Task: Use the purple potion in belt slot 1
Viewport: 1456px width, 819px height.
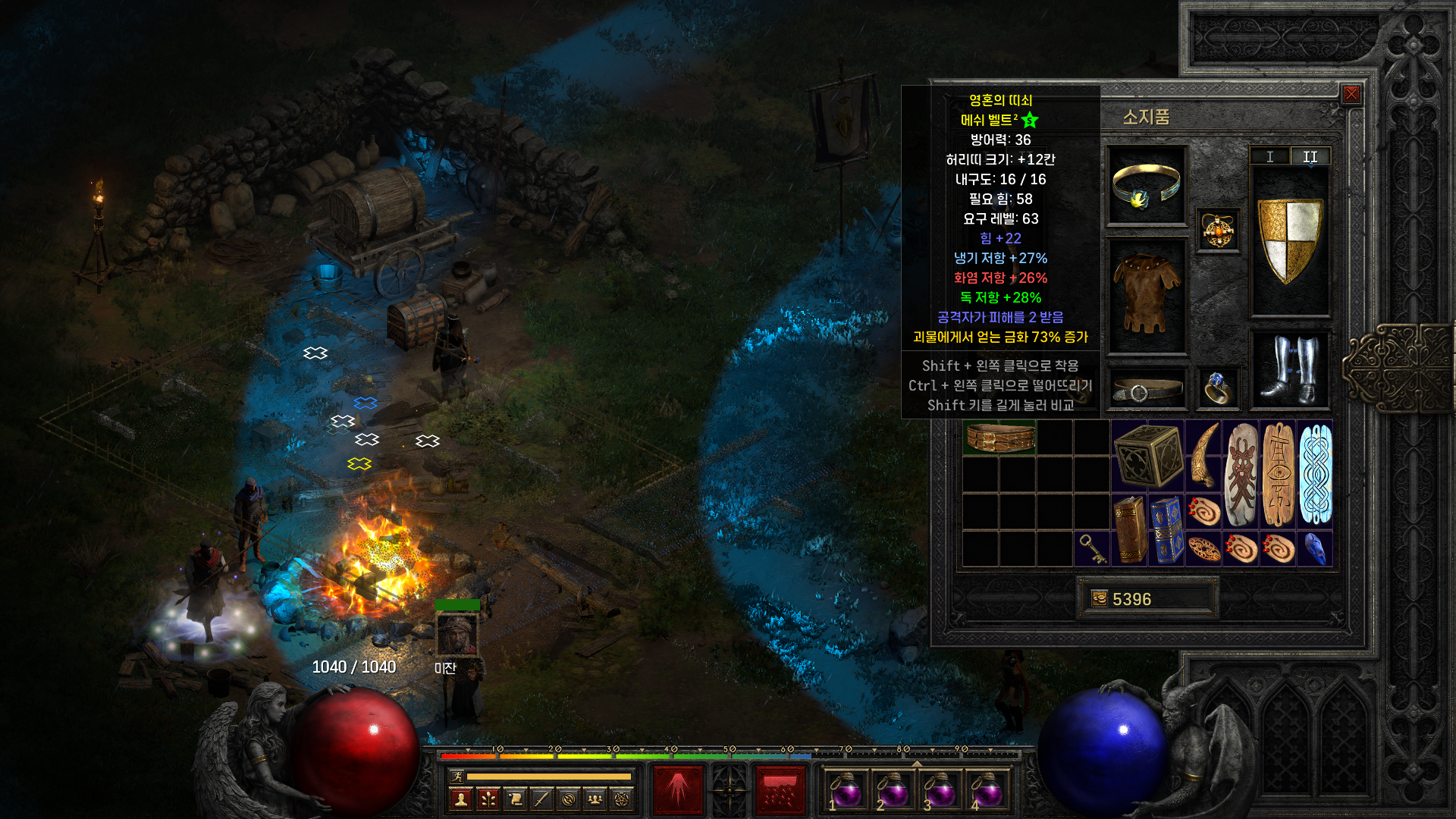Action: pos(846,791)
